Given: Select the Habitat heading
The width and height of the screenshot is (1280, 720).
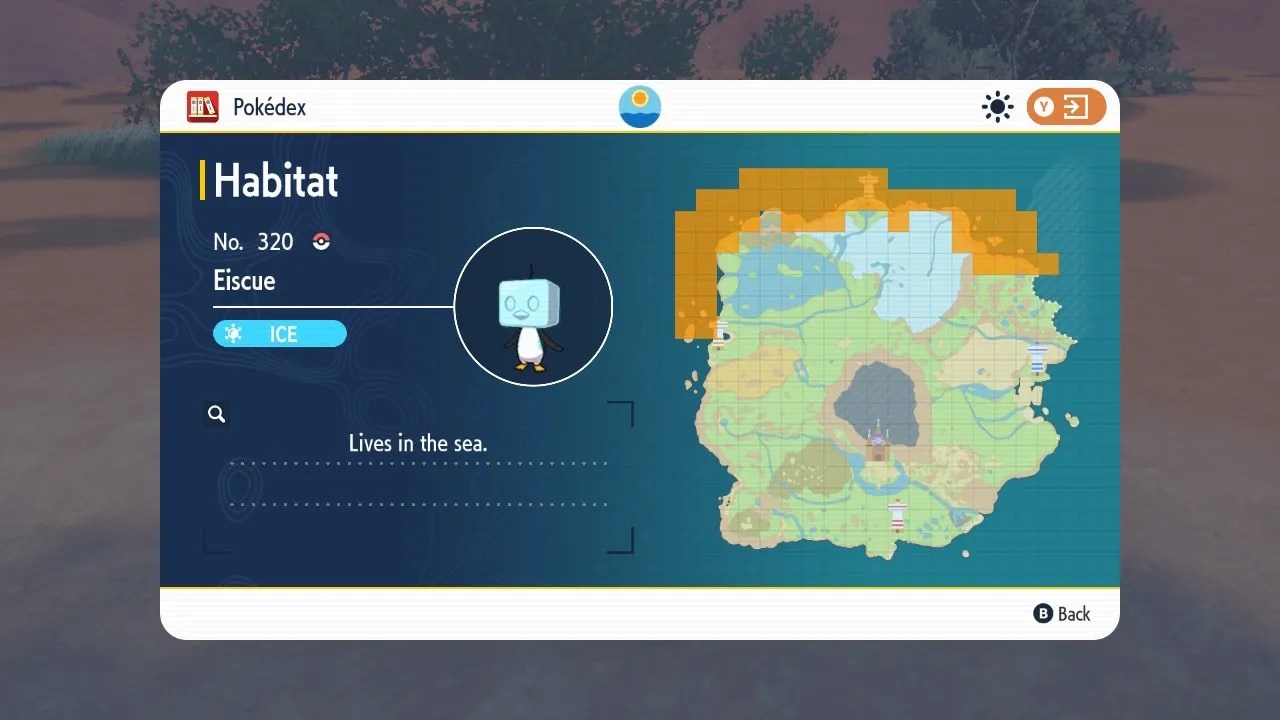Looking at the screenshot, I should pos(276,181).
